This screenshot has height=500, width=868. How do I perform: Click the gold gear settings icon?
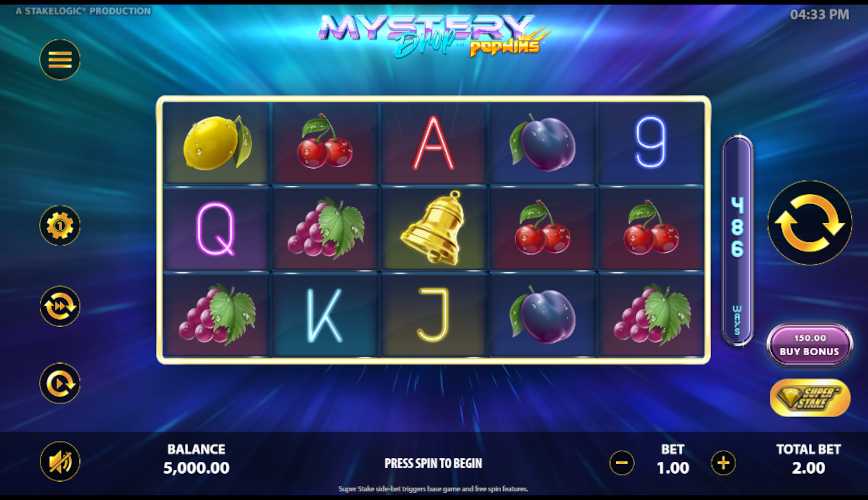[60, 226]
